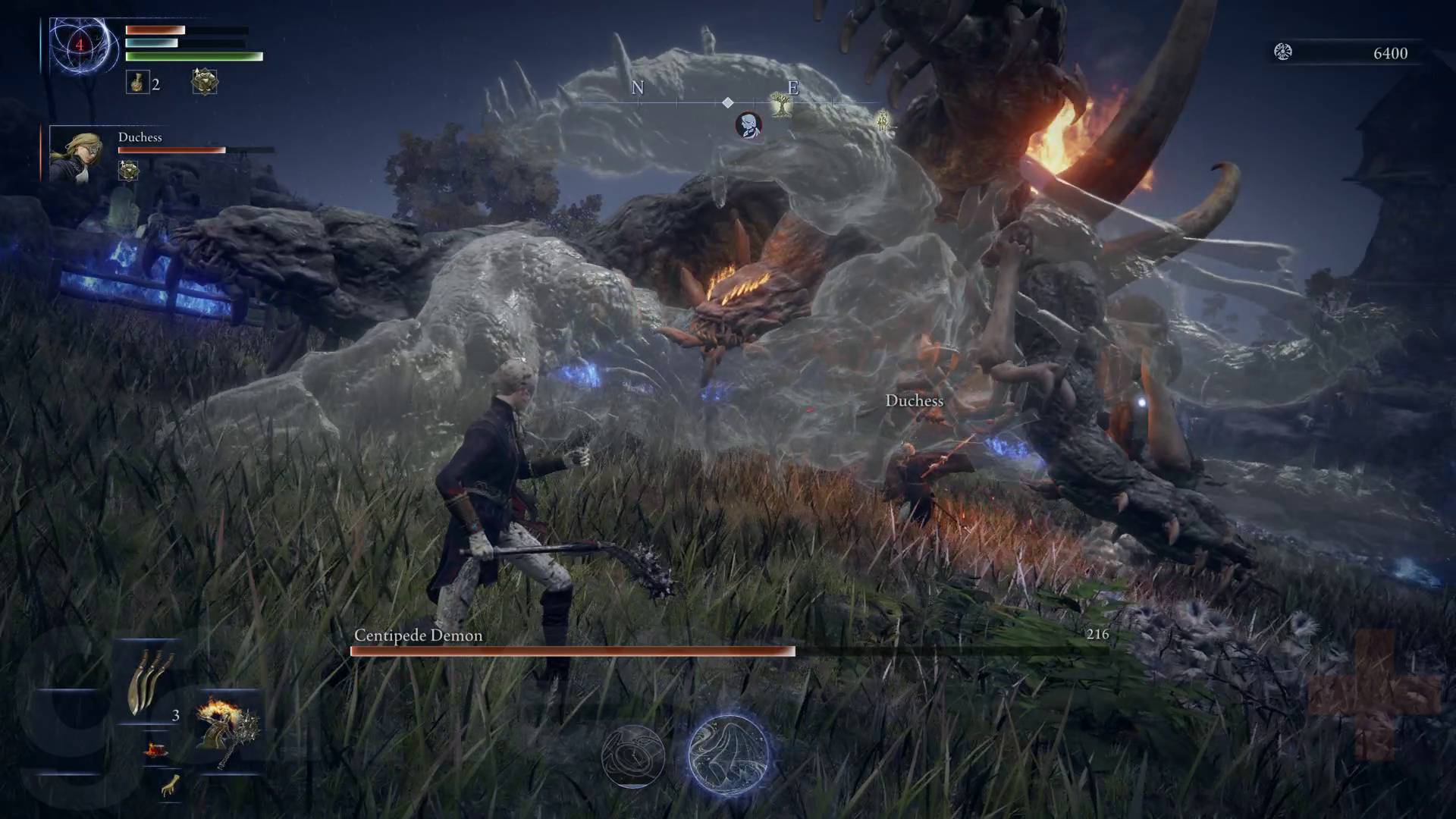Select the small flaming dish item
The height and width of the screenshot is (819, 1456).
click(156, 749)
